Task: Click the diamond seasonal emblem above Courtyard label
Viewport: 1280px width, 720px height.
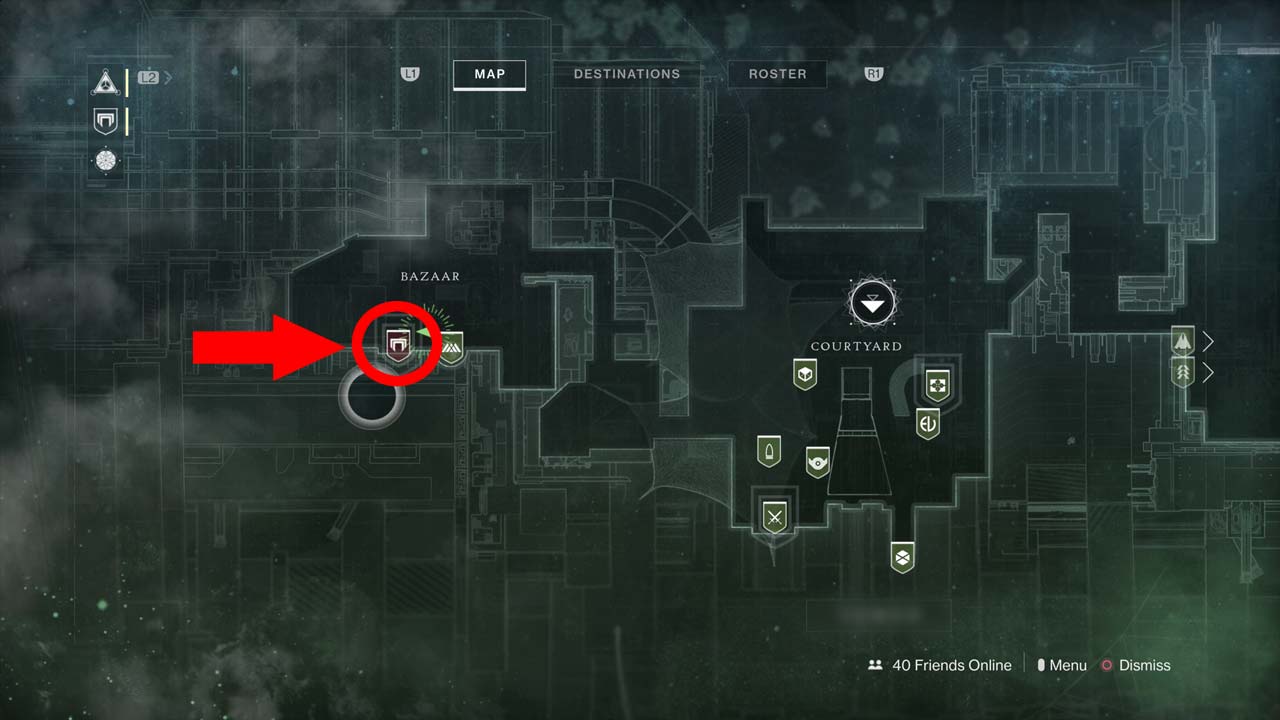Action: (872, 303)
